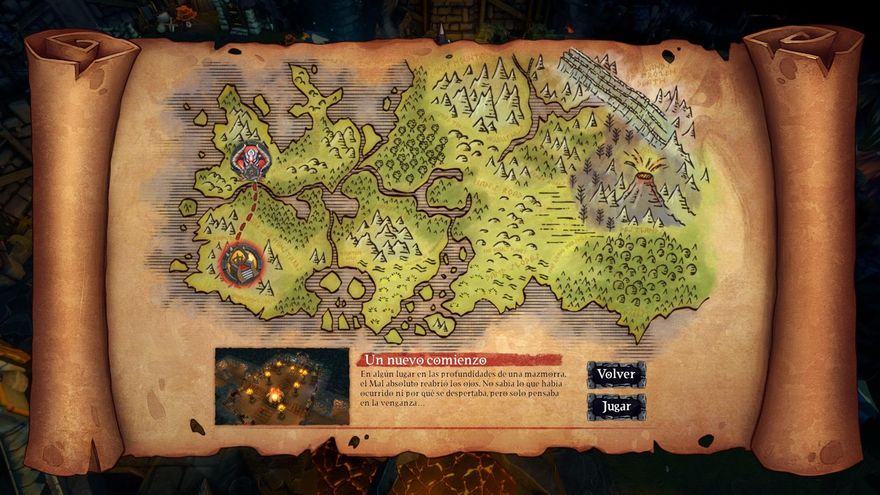Click the Volver button

pos(615,374)
